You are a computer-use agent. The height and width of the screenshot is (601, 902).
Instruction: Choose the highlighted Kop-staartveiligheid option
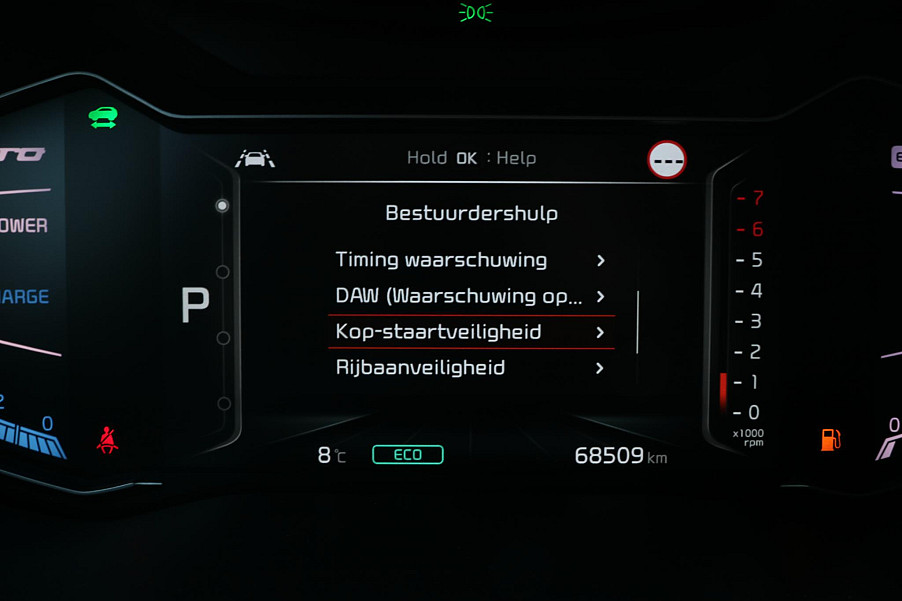[470, 332]
